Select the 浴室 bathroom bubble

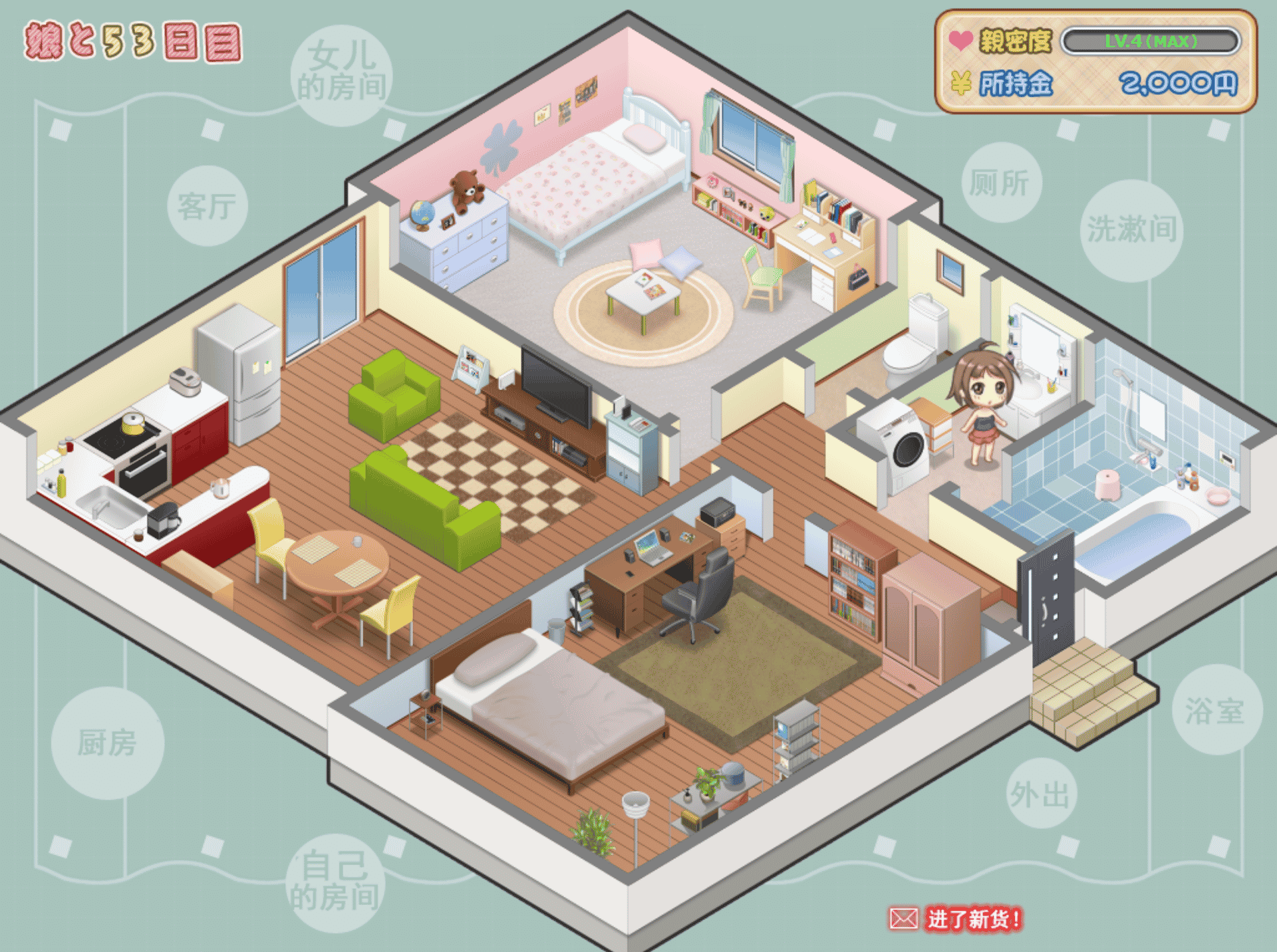[x=1216, y=710]
